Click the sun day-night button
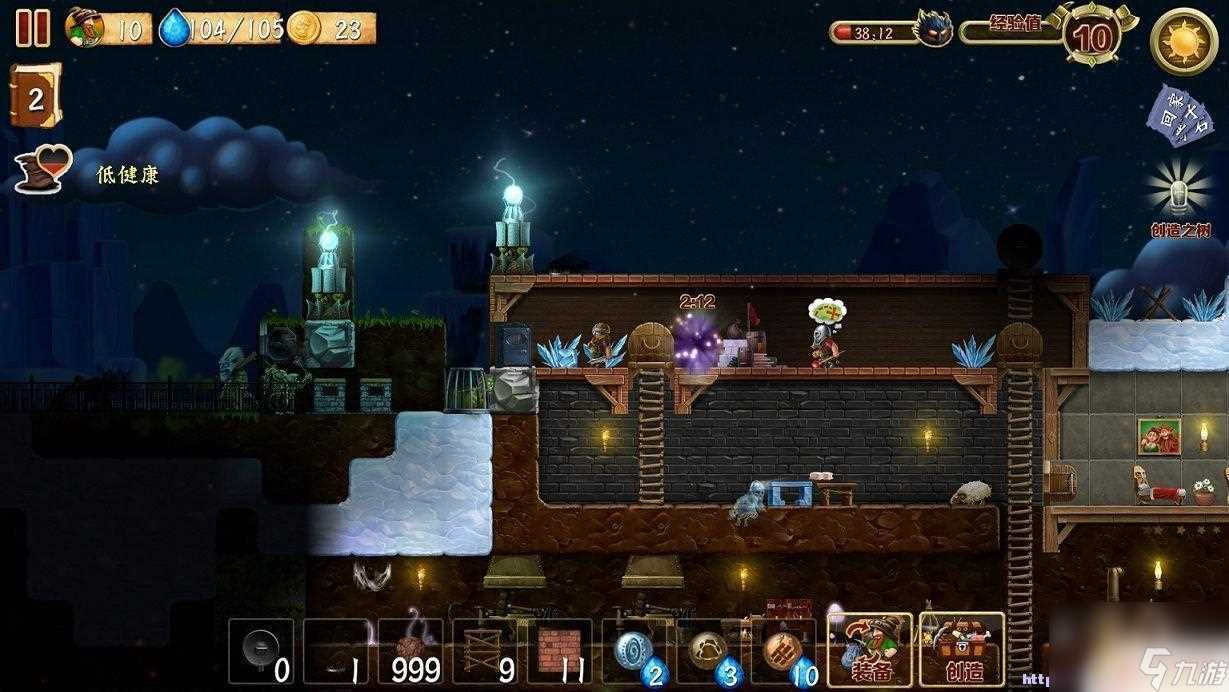Image resolution: width=1229 pixels, height=692 pixels. coord(1183,40)
